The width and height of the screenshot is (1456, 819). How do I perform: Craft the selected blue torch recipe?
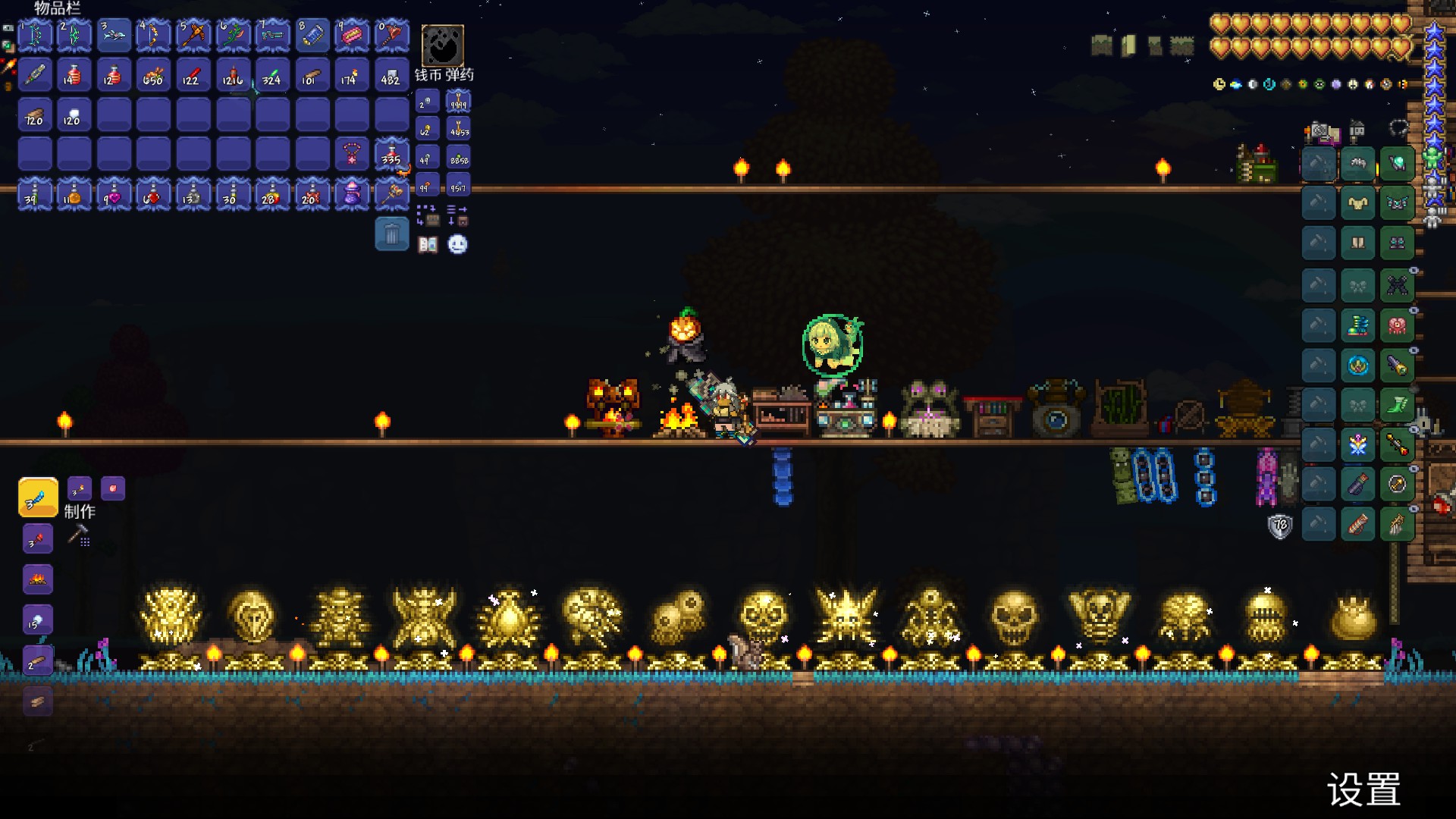coord(38,497)
